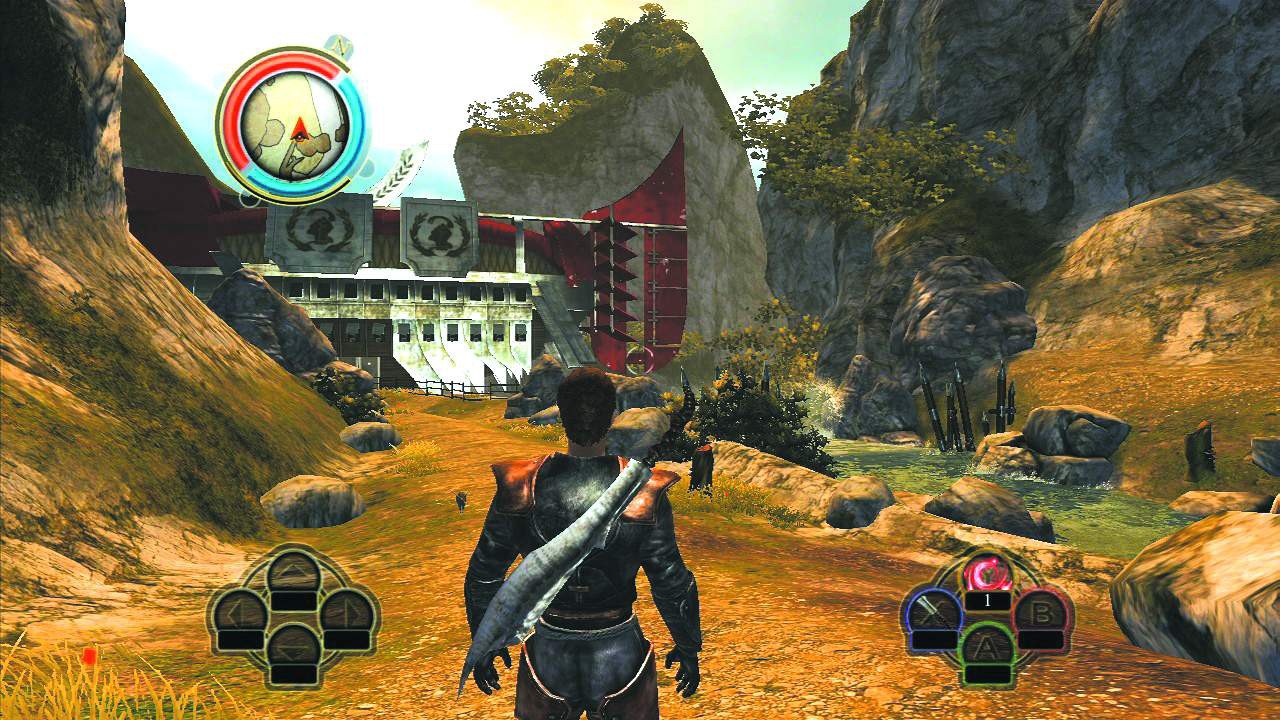Click the '1' ability charge counter

pos(988,600)
